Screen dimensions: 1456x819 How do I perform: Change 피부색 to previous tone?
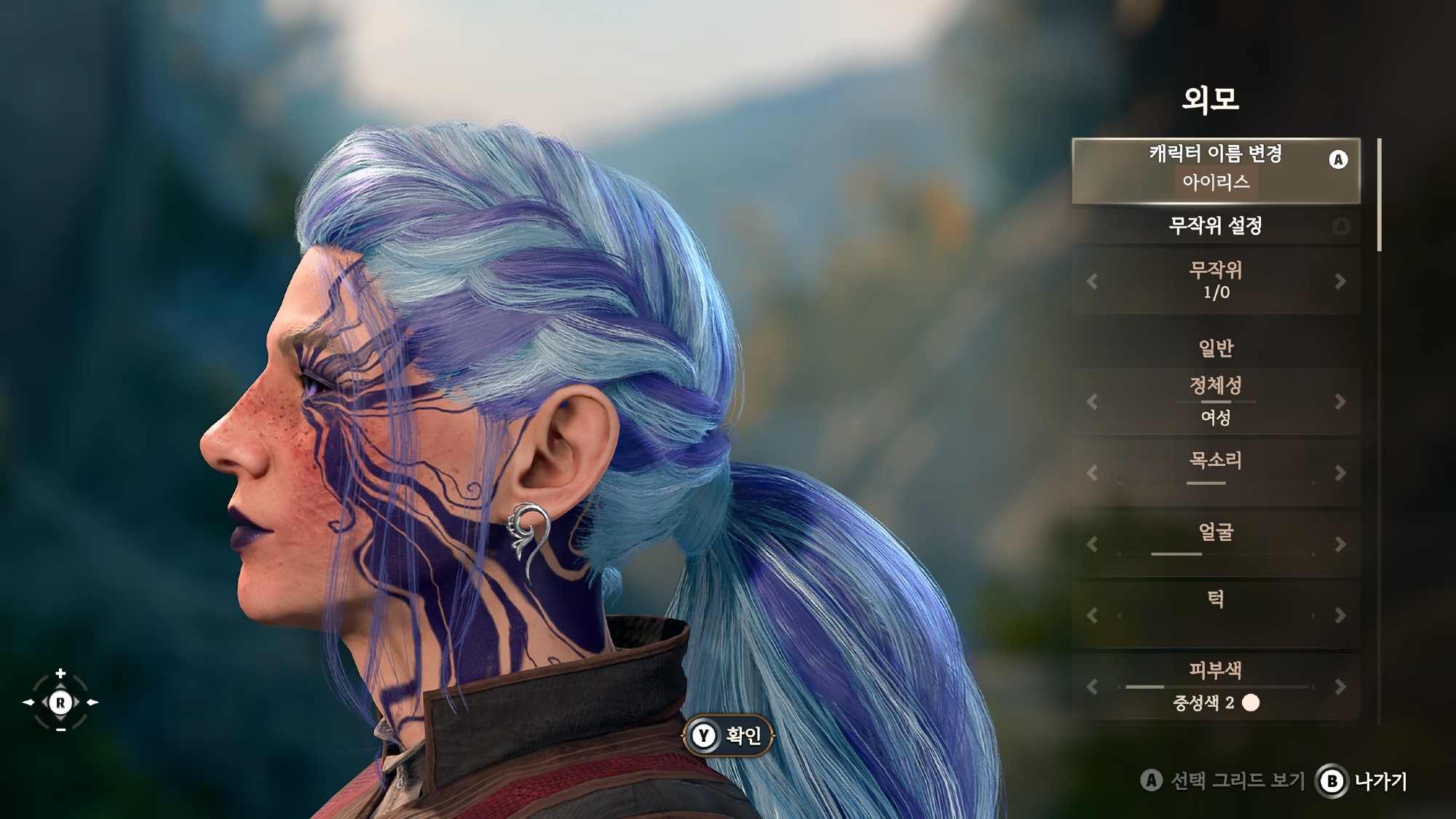[1091, 687]
